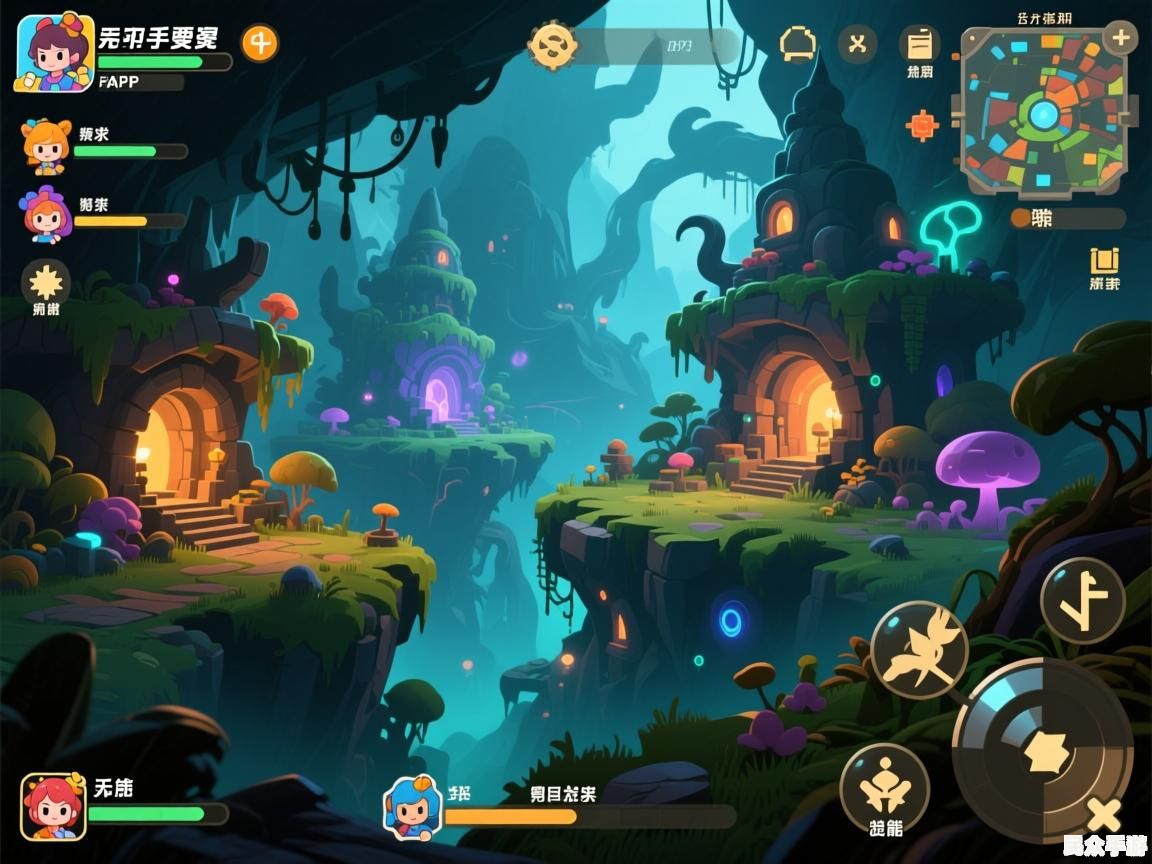Open the notepad icon in top bar

[919, 44]
